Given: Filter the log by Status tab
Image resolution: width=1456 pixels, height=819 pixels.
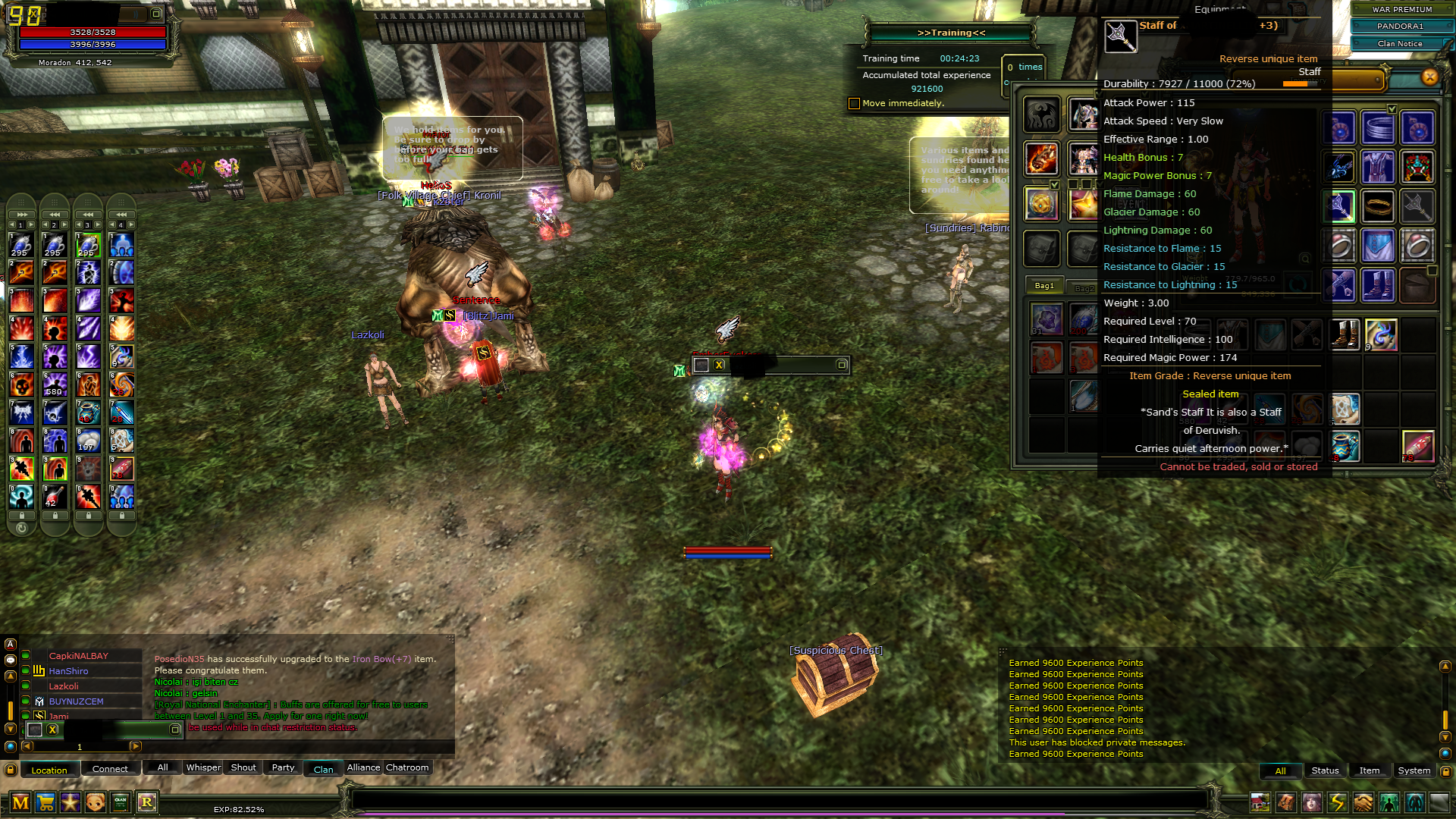Looking at the screenshot, I should click(x=1325, y=770).
